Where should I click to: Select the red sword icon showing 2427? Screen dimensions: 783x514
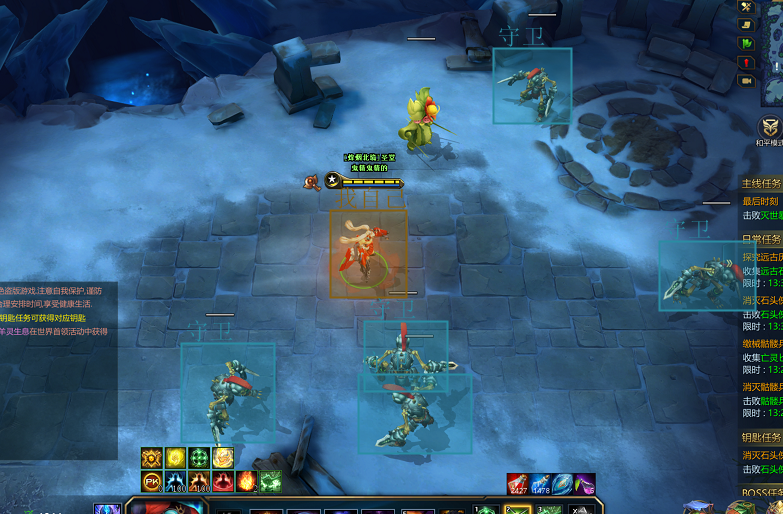(518, 484)
